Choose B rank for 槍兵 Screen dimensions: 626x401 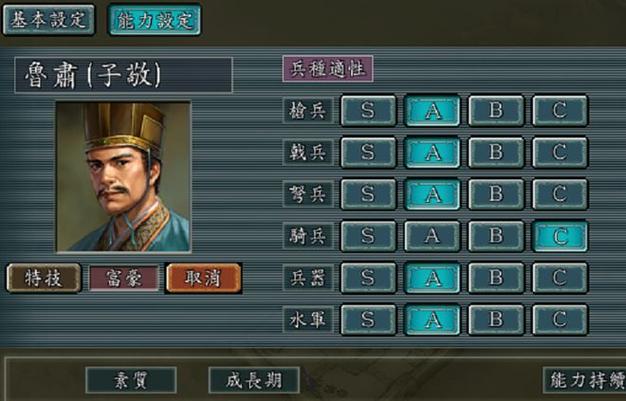click(x=496, y=110)
